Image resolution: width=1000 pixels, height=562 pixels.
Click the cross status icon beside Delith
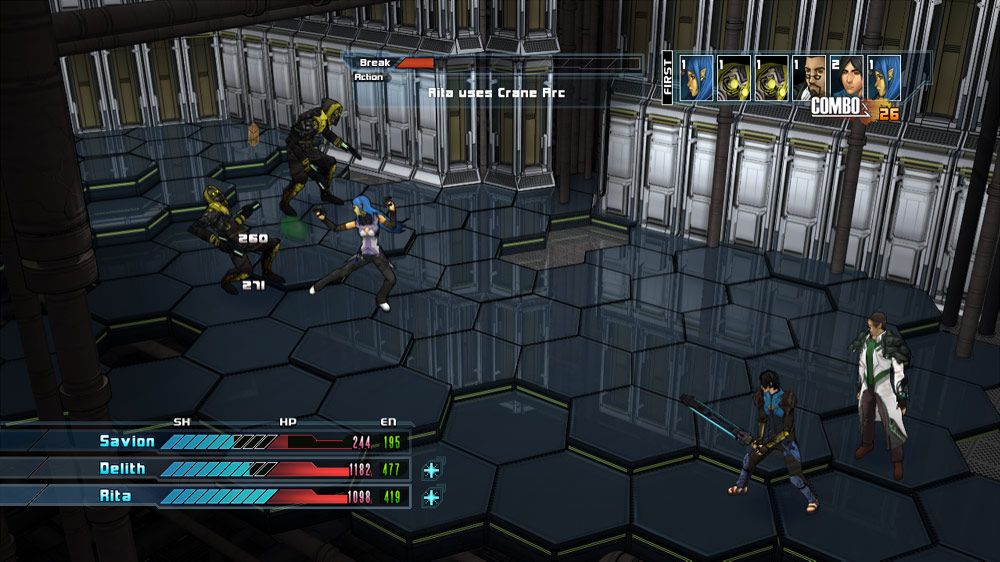[432, 469]
